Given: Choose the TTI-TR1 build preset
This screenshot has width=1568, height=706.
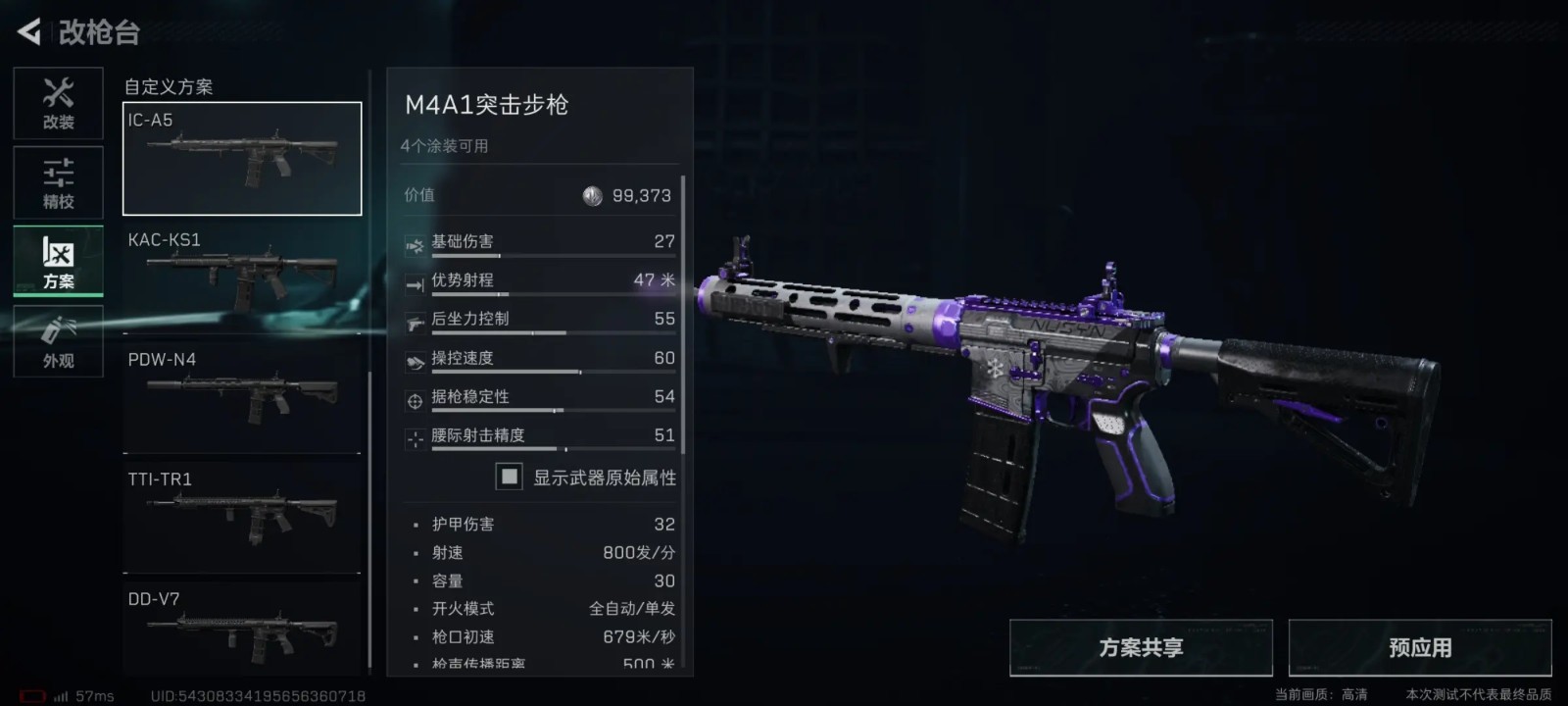Looking at the screenshot, I should pos(242,517).
